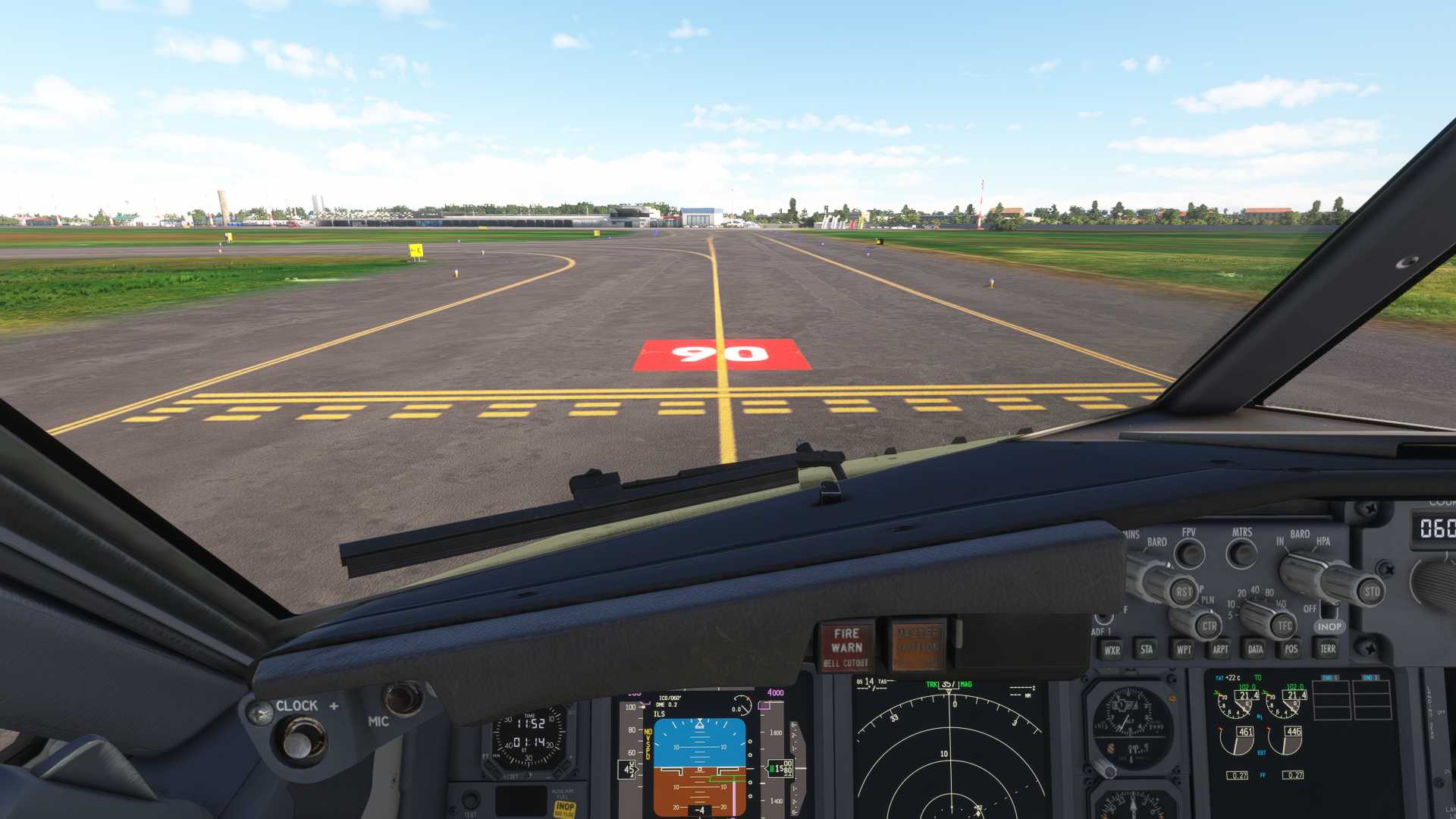Screen dimensions: 1456x819
Task: Toggle the STA stations map button
Action: [x=1147, y=649]
